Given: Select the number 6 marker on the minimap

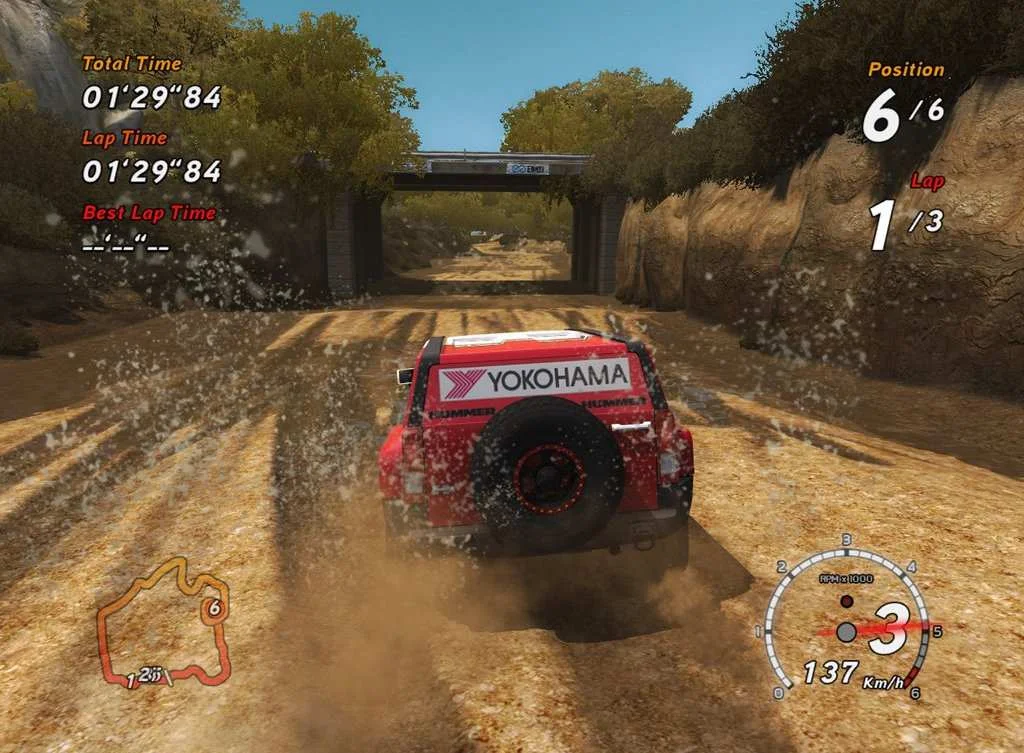Looking at the screenshot, I should pyautogui.click(x=213, y=608).
